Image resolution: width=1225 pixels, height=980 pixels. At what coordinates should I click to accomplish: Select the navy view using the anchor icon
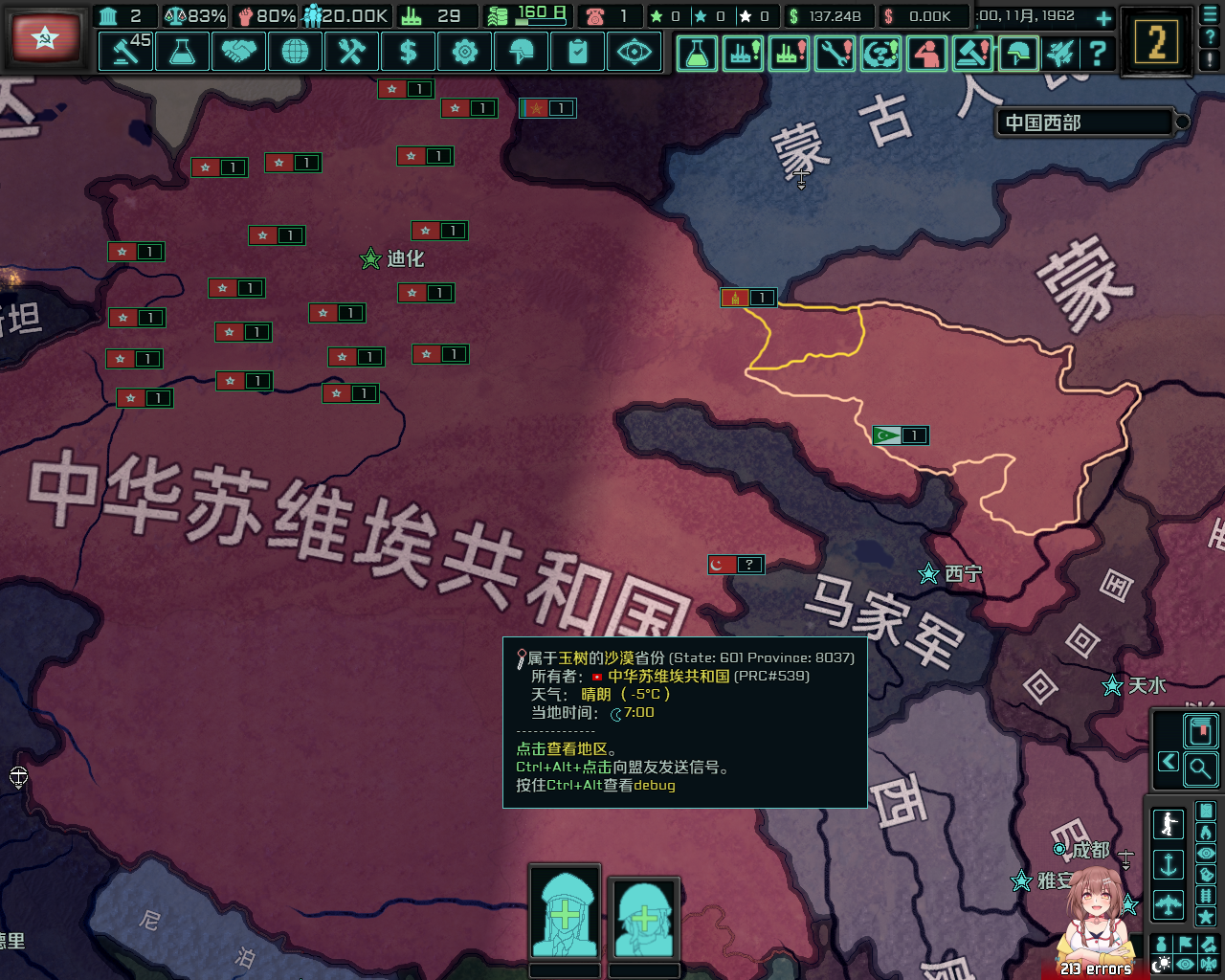[1169, 862]
